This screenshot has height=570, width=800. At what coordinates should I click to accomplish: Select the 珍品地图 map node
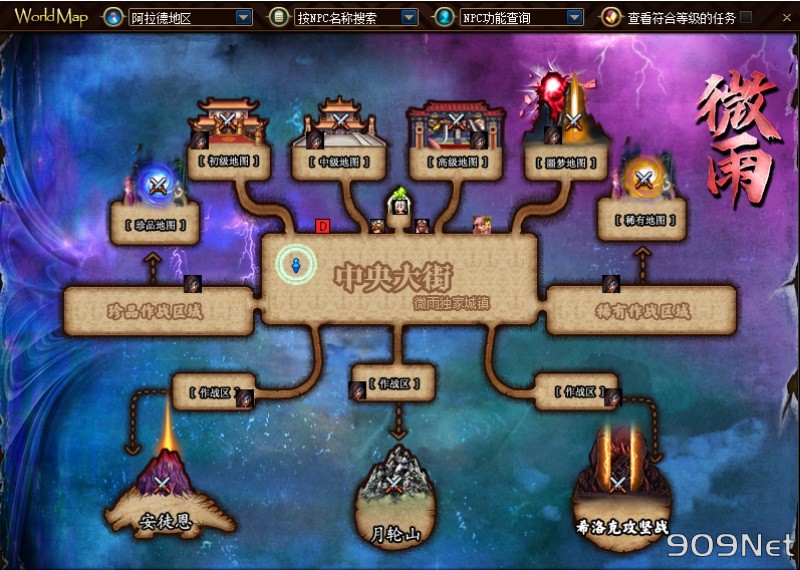[x=157, y=222]
